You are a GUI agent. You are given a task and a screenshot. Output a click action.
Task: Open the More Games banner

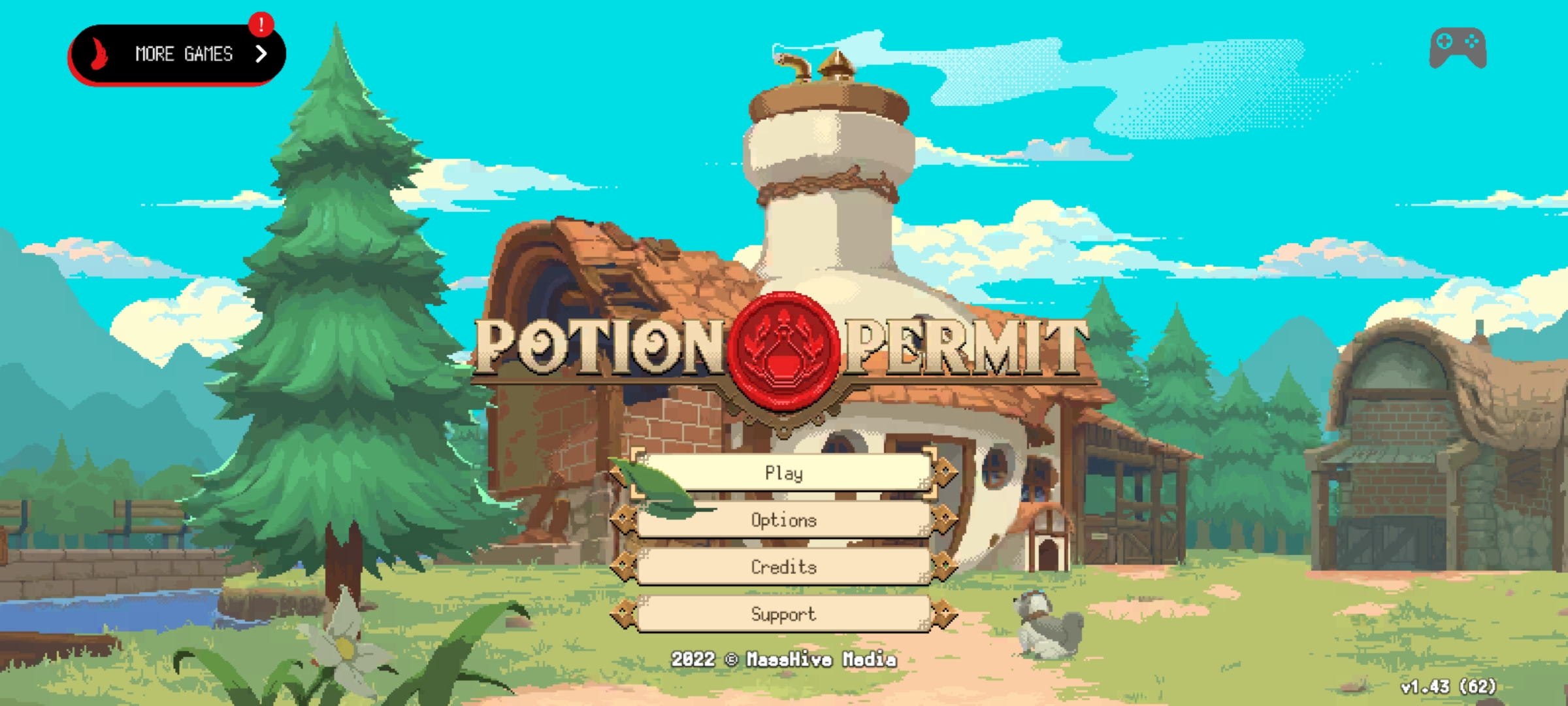click(176, 54)
